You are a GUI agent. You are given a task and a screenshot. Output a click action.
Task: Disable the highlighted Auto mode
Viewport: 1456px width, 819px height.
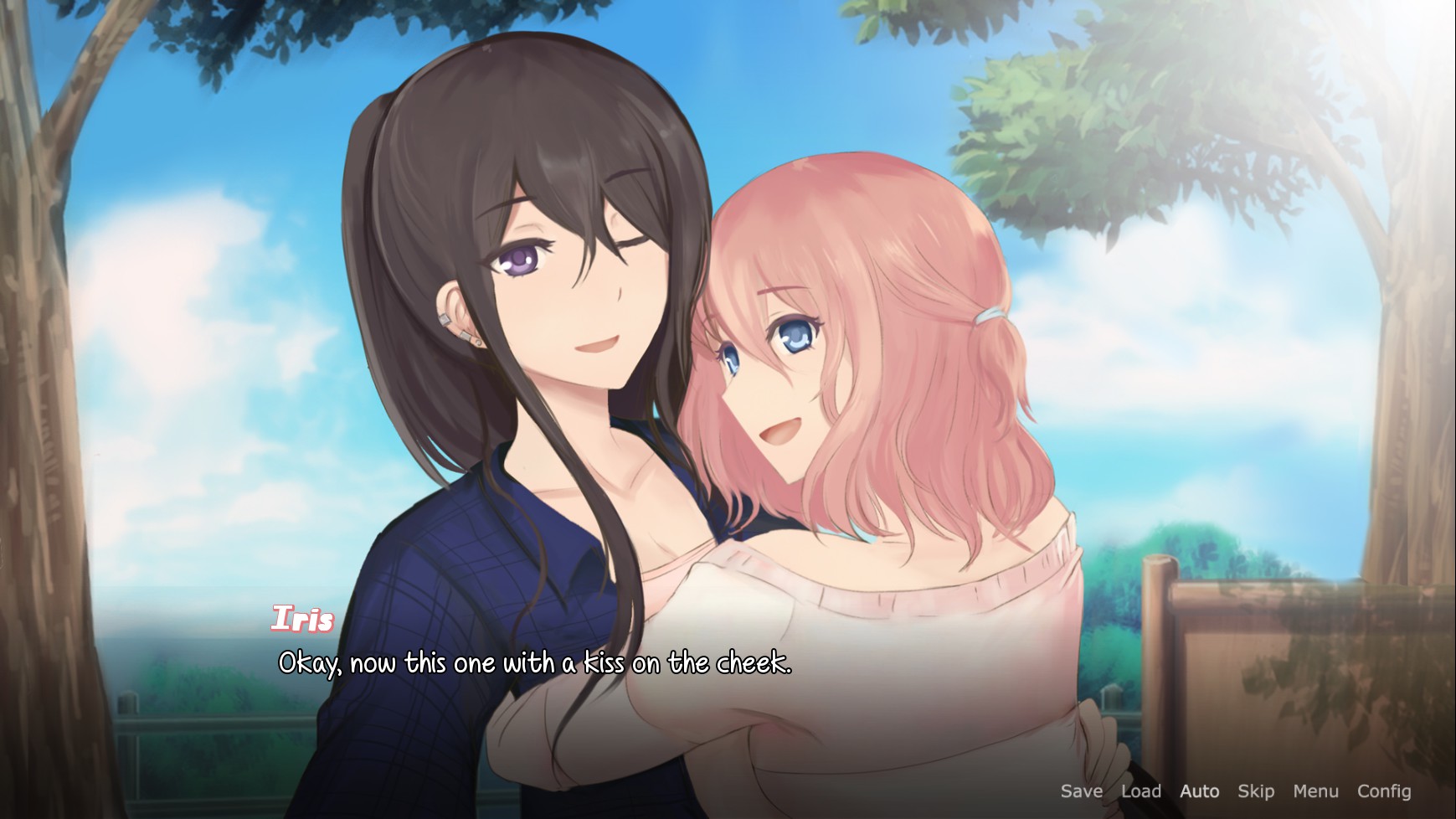(1199, 791)
